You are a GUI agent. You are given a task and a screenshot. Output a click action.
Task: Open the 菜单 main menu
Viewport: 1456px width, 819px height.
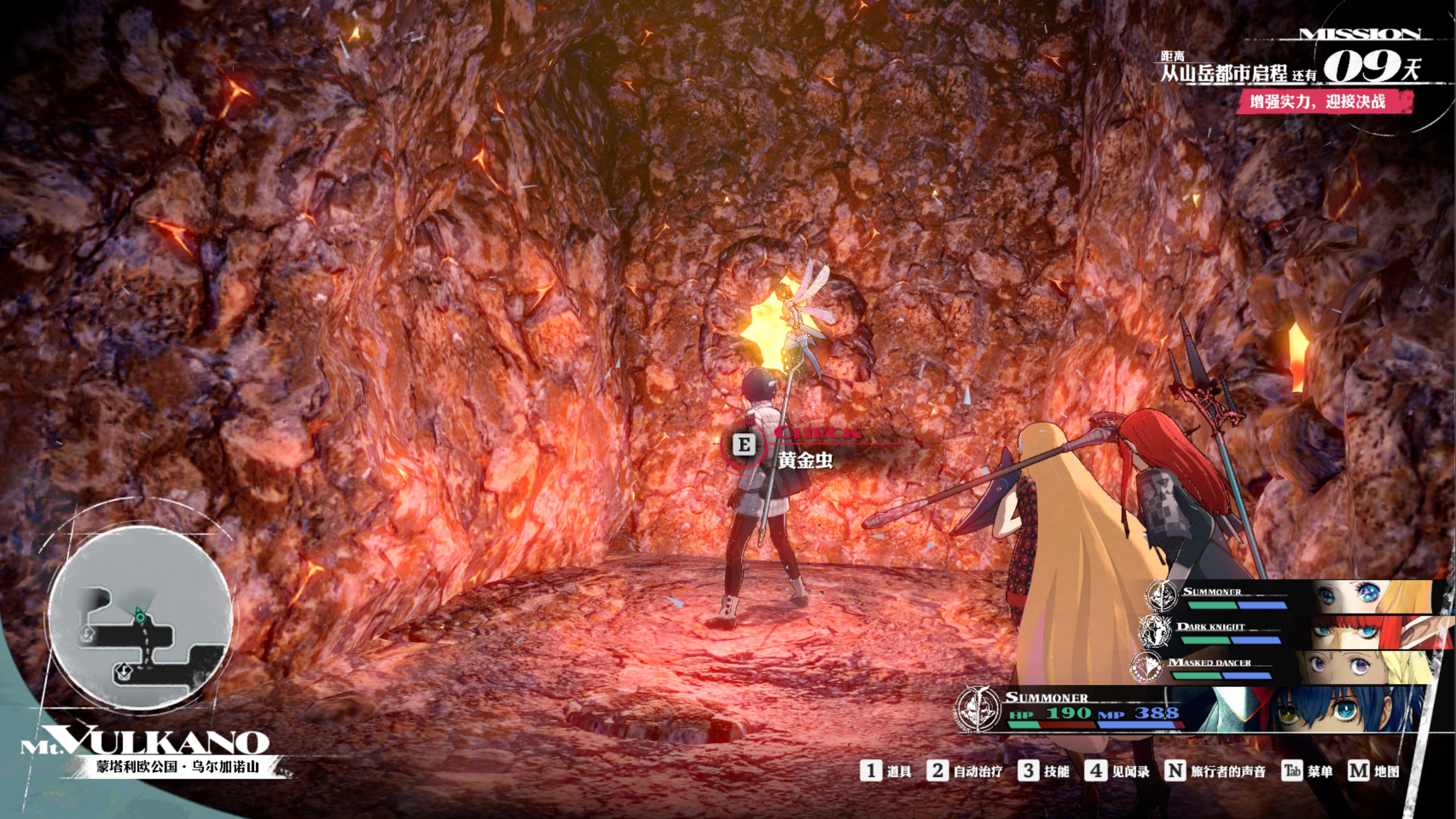[1308, 772]
